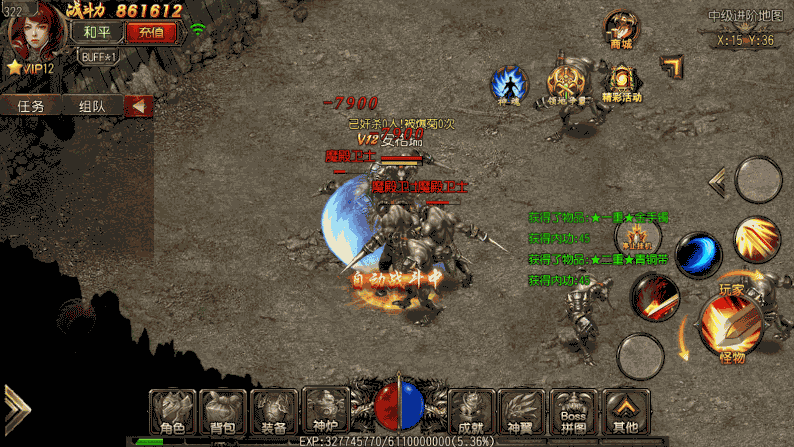Toggle the 和平 peace attack mode
Image resolution: width=794 pixels, height=447 pixels.
pyautogui.click(x=97, y=31)
